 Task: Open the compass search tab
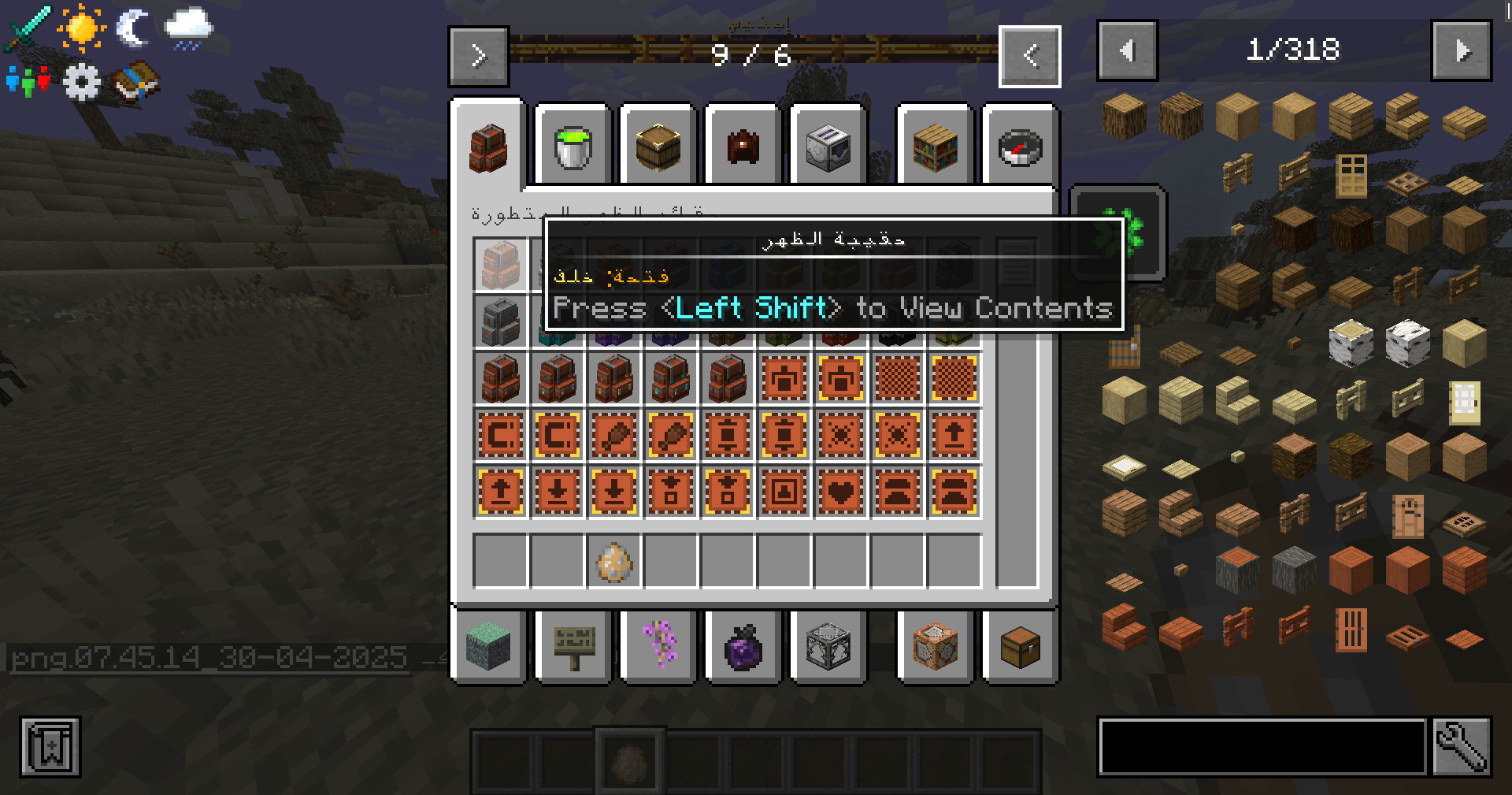pyautogui.click(x=1020, y=147)
